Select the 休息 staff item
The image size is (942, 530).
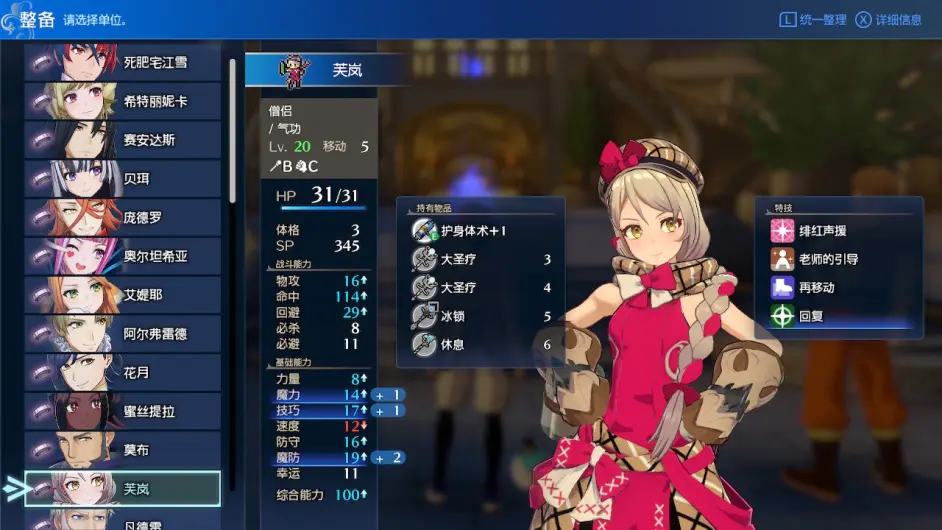click(480, 344)
